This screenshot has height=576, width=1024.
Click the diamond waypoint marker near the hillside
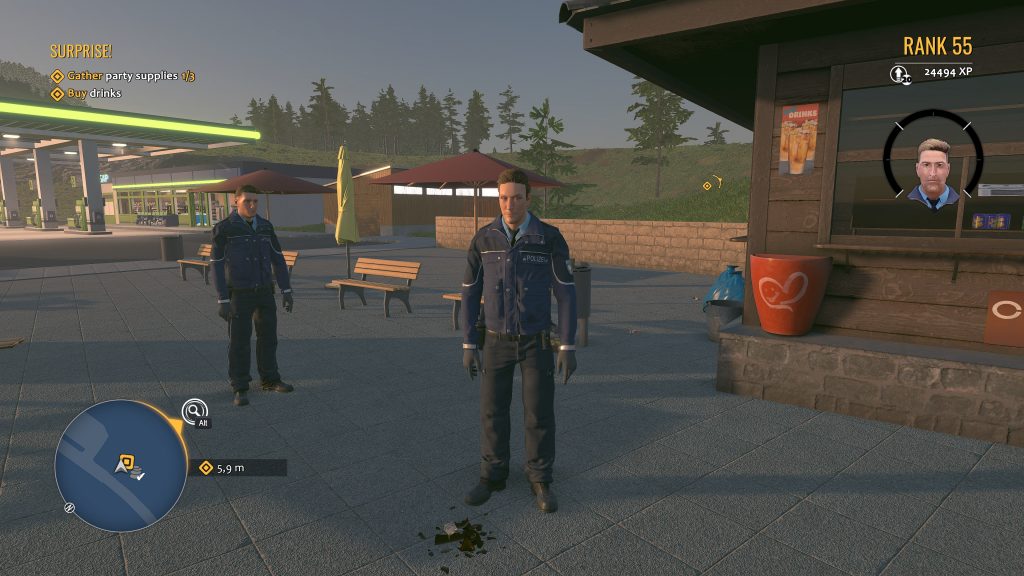tap(707, 185)
